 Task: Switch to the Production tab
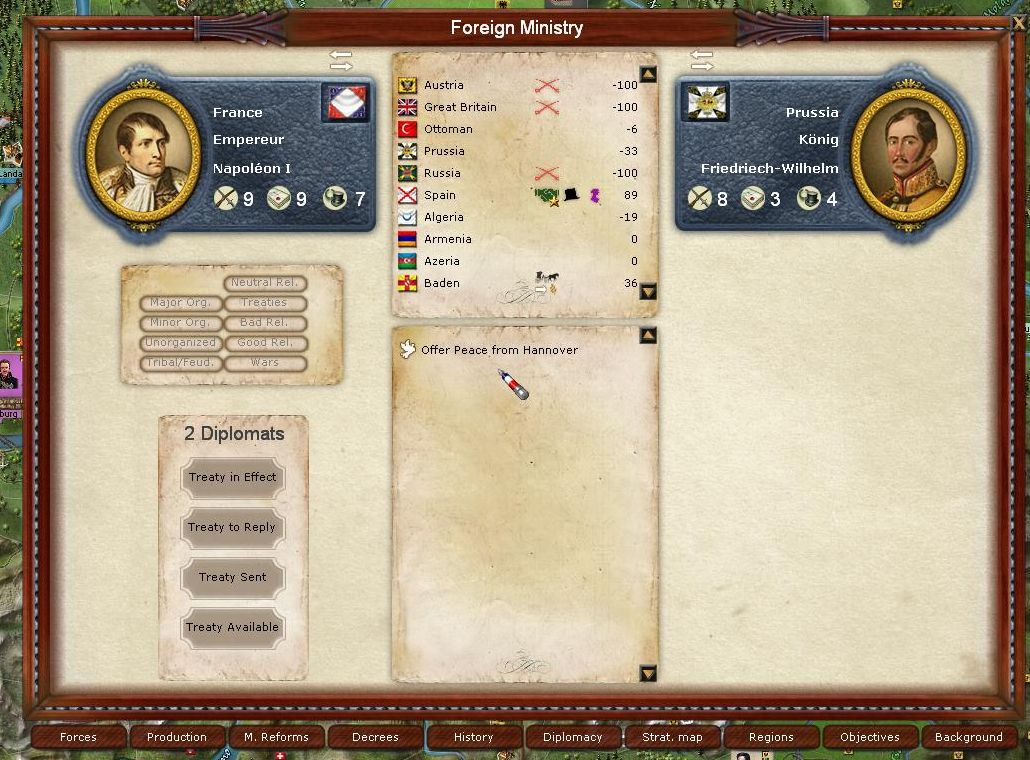pyautogui.click(x=177, y=737)
